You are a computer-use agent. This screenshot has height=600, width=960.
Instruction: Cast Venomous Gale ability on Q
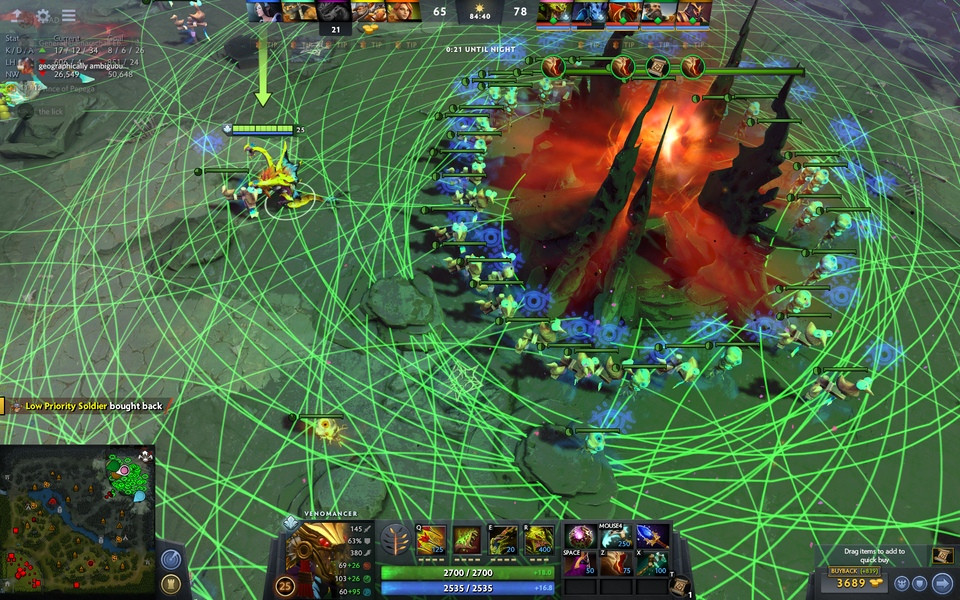coord(431,540)
